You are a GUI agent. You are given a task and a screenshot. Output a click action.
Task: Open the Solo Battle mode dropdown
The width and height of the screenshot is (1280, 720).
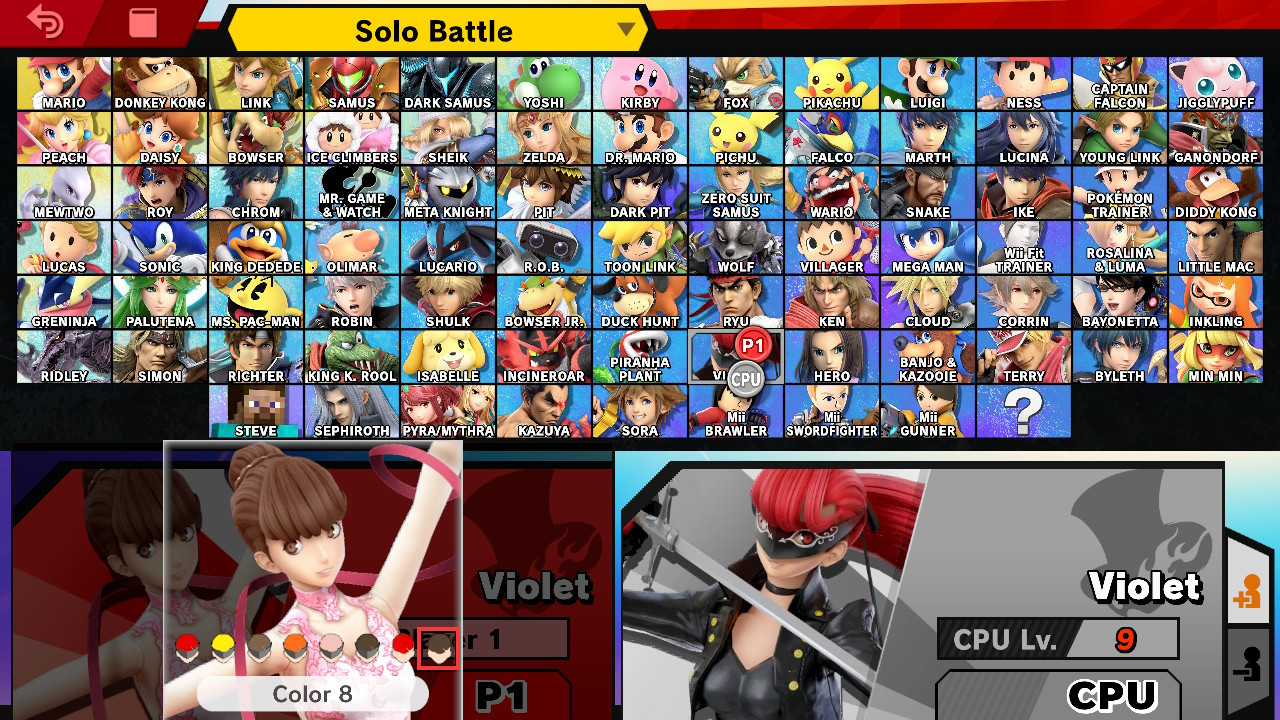(435, 30)
